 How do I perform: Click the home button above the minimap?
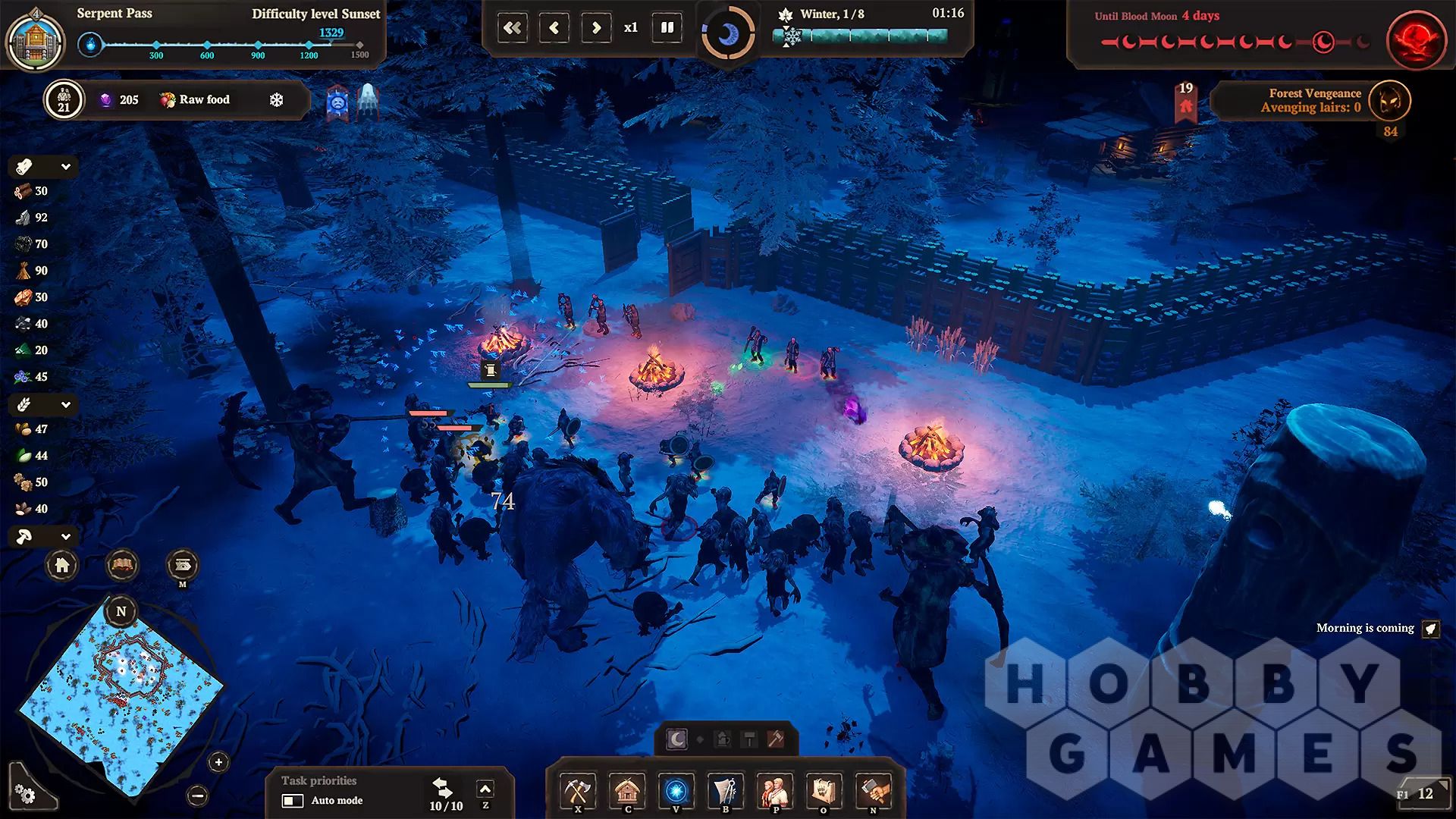(x=62, y=565)
